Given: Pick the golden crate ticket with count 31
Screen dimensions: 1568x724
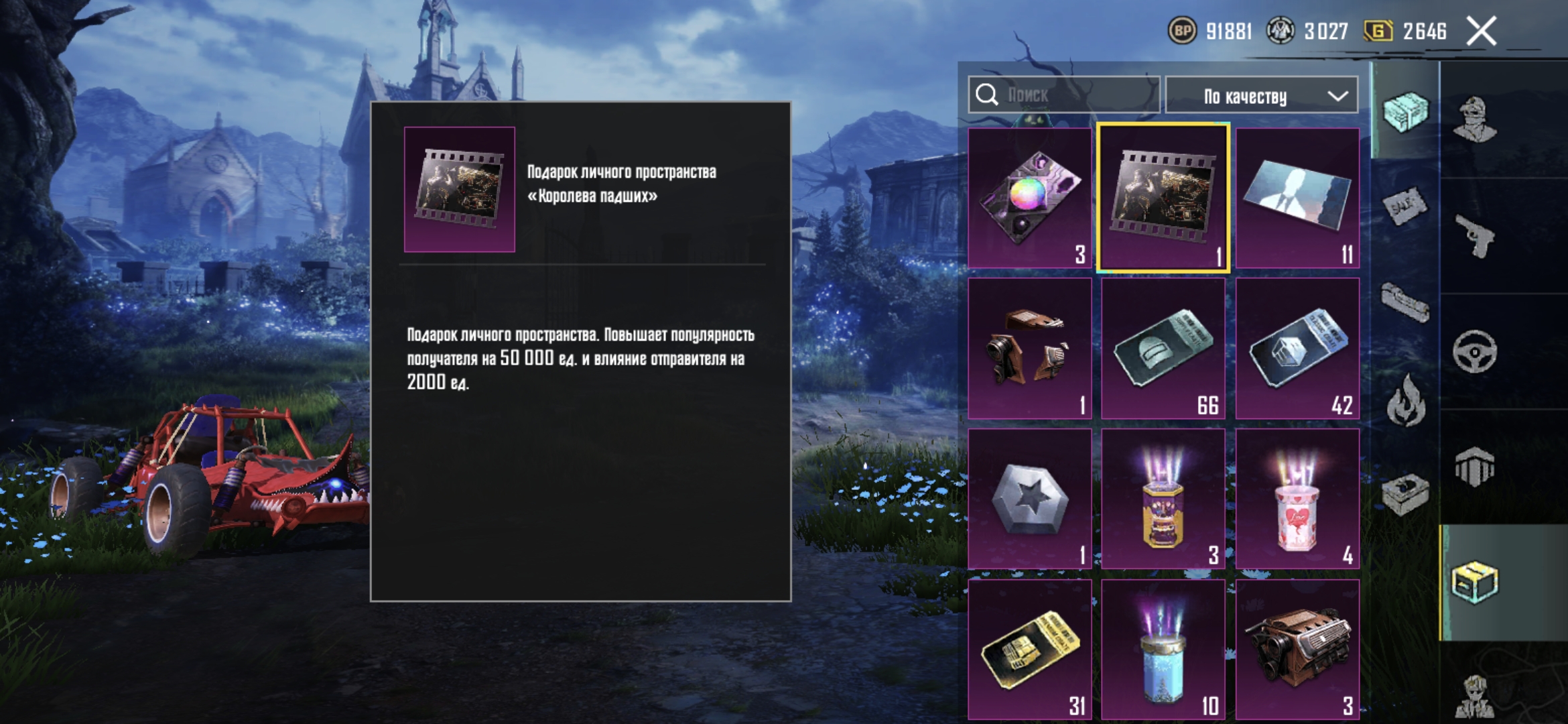Looking at the screenshot, I should tap(1030, 649).
